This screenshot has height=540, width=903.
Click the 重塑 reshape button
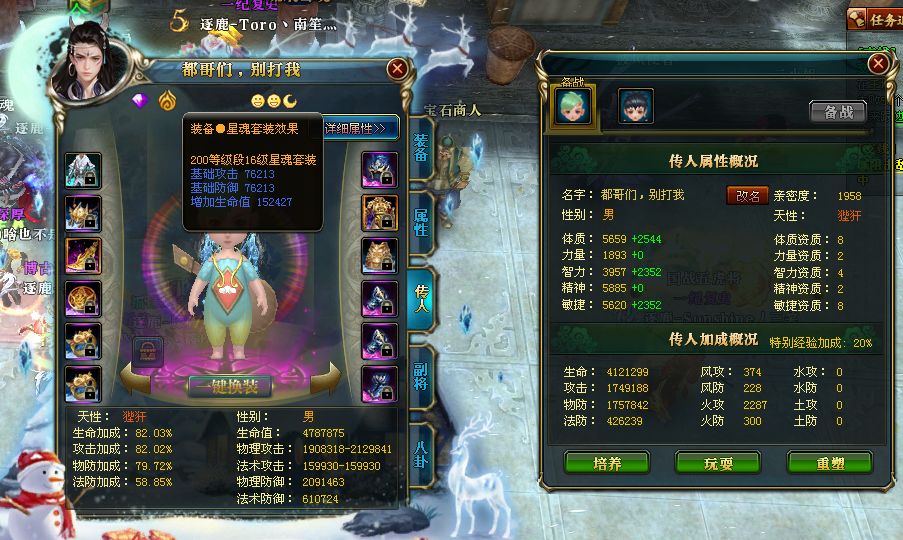(x=829, y=463)
